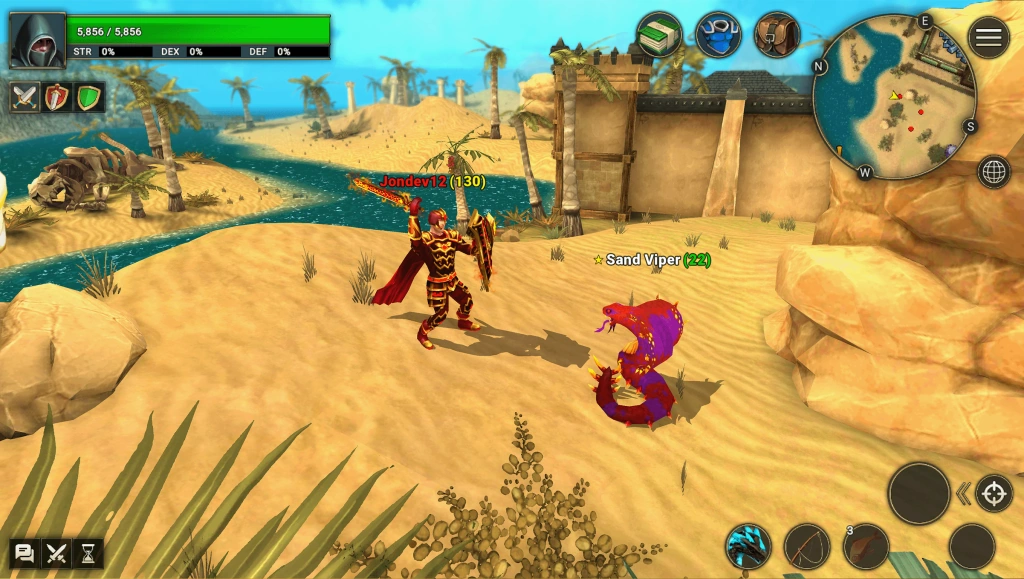
Task: Select the crossed swords combat style
Action: coord(25,97)
